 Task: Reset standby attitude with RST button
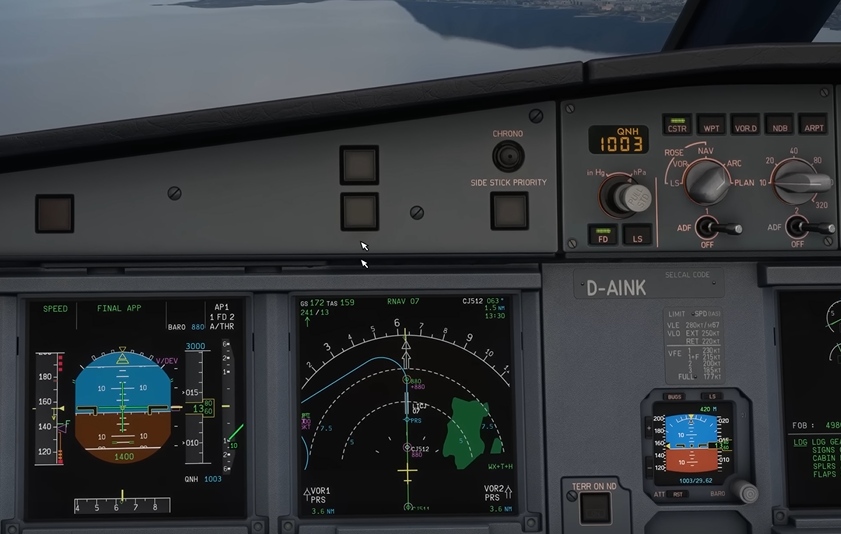click(x=678, y=494)
